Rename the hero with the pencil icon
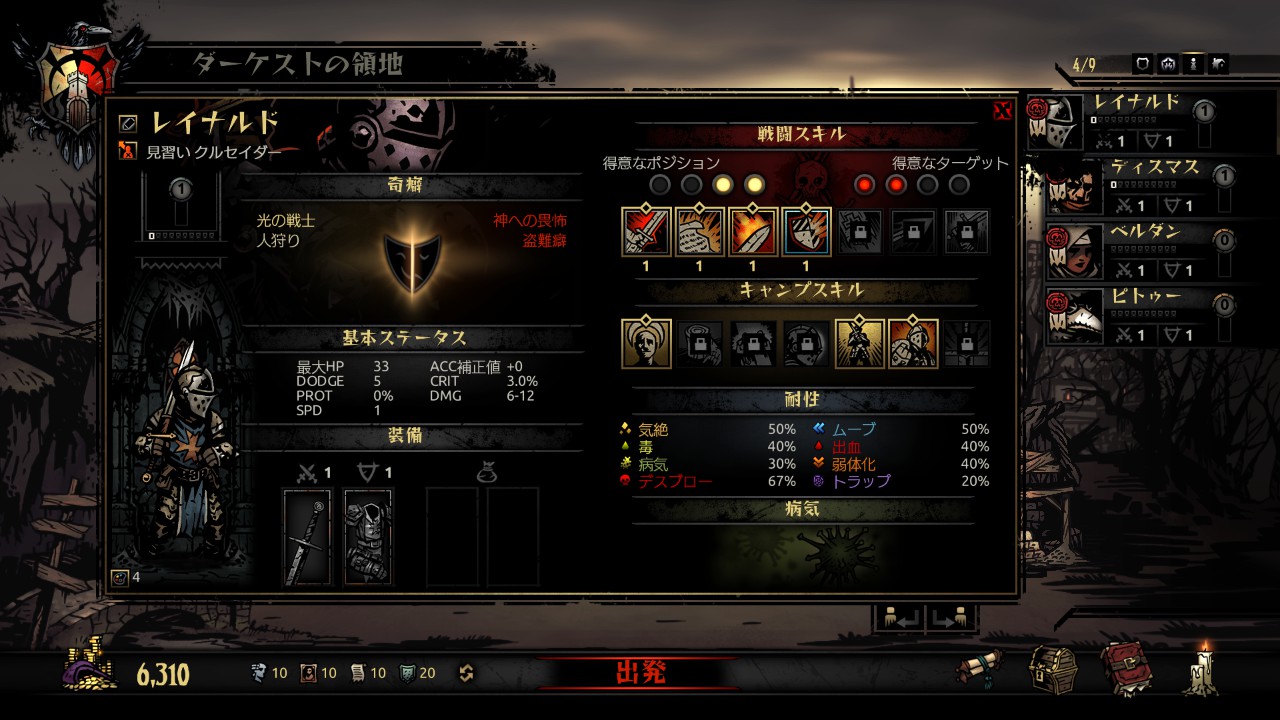This screenshot has width=1280, height=720. [x=128, y=123]
